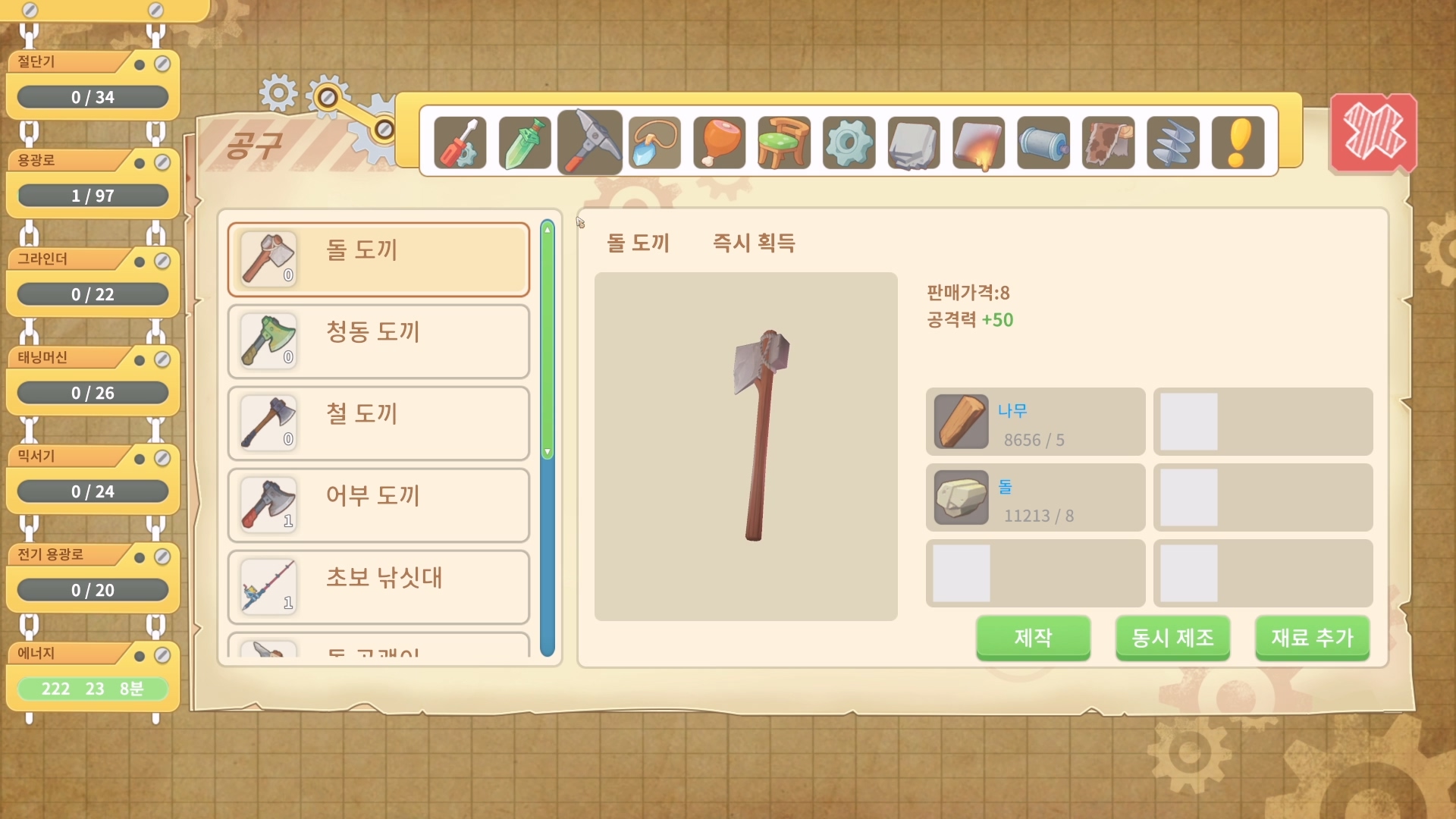Show the chair furniture category tab
1456x819 pixels.
(x=784, y=143)
